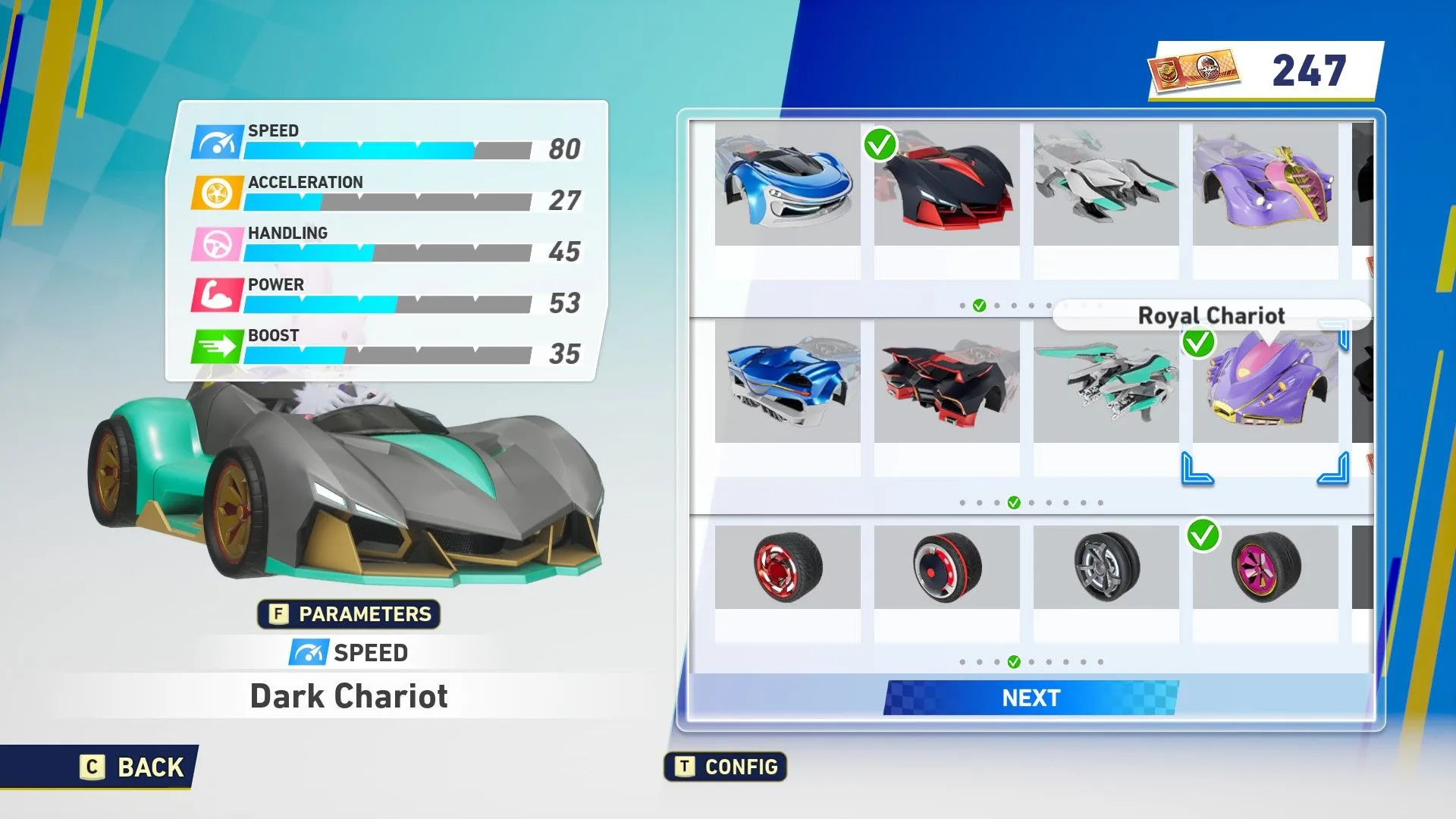Select the blue front car body part

(787, 185)
